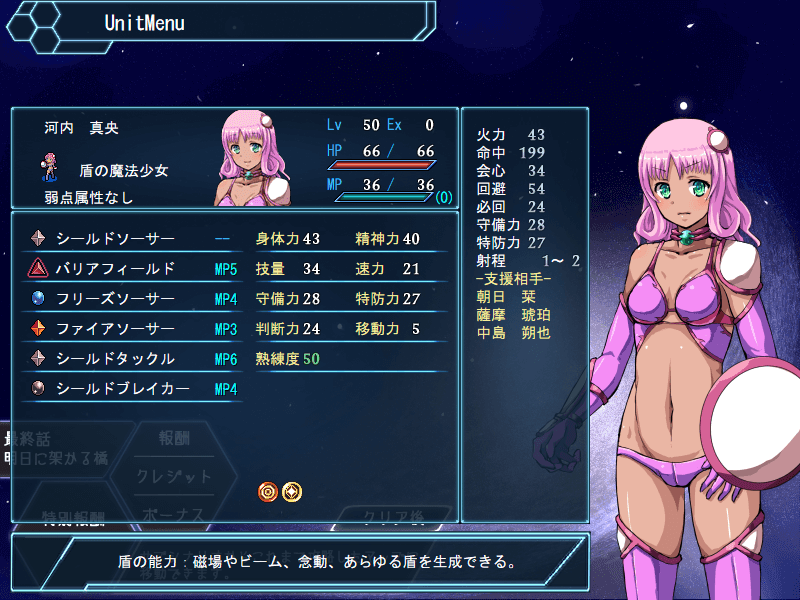Click the gold diamond-star medal icon
The image size is (800, 600).
click(x=292, y=491)
